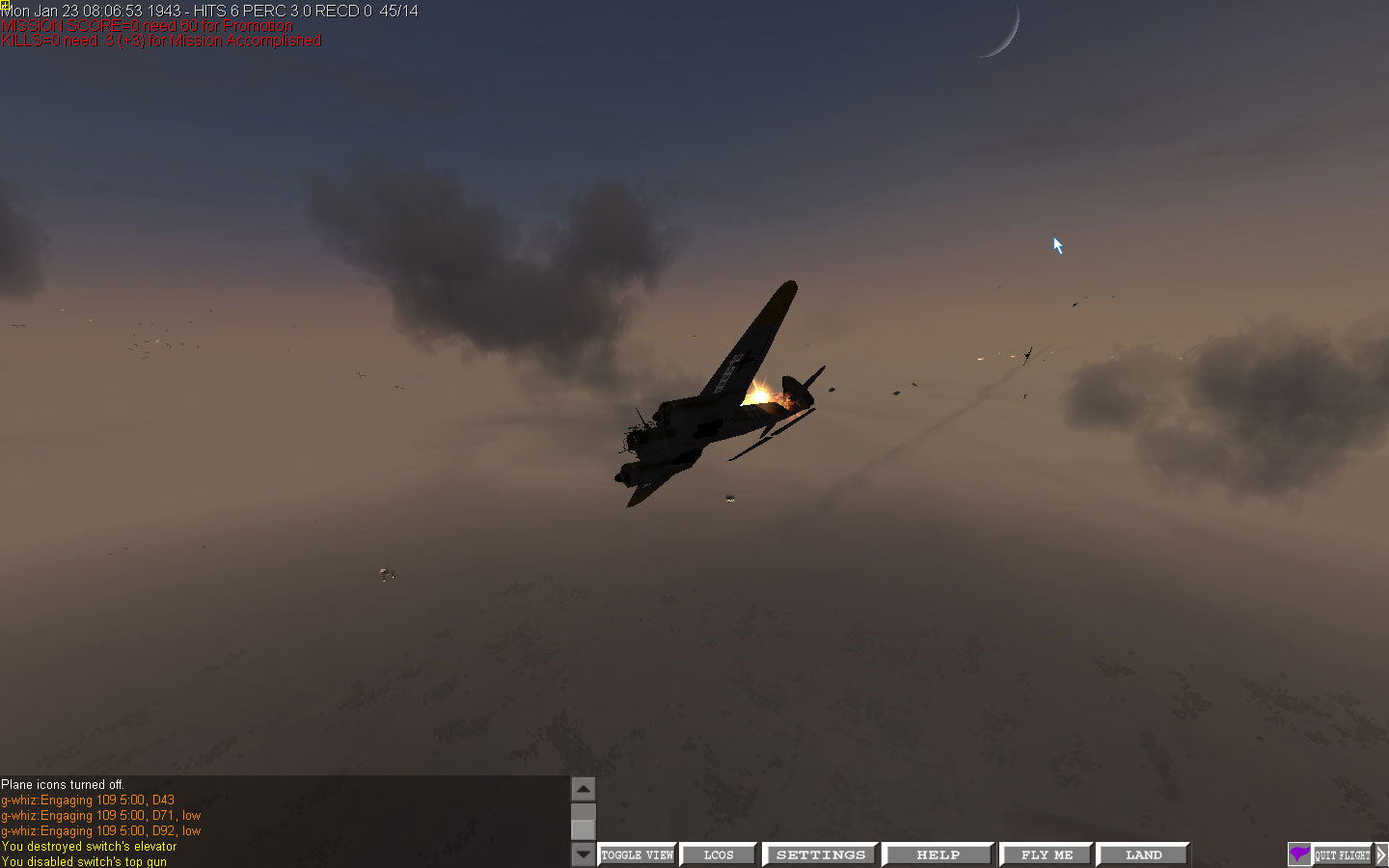Select the Fly Me button
1389x868 pixels.
[1047, 854]
